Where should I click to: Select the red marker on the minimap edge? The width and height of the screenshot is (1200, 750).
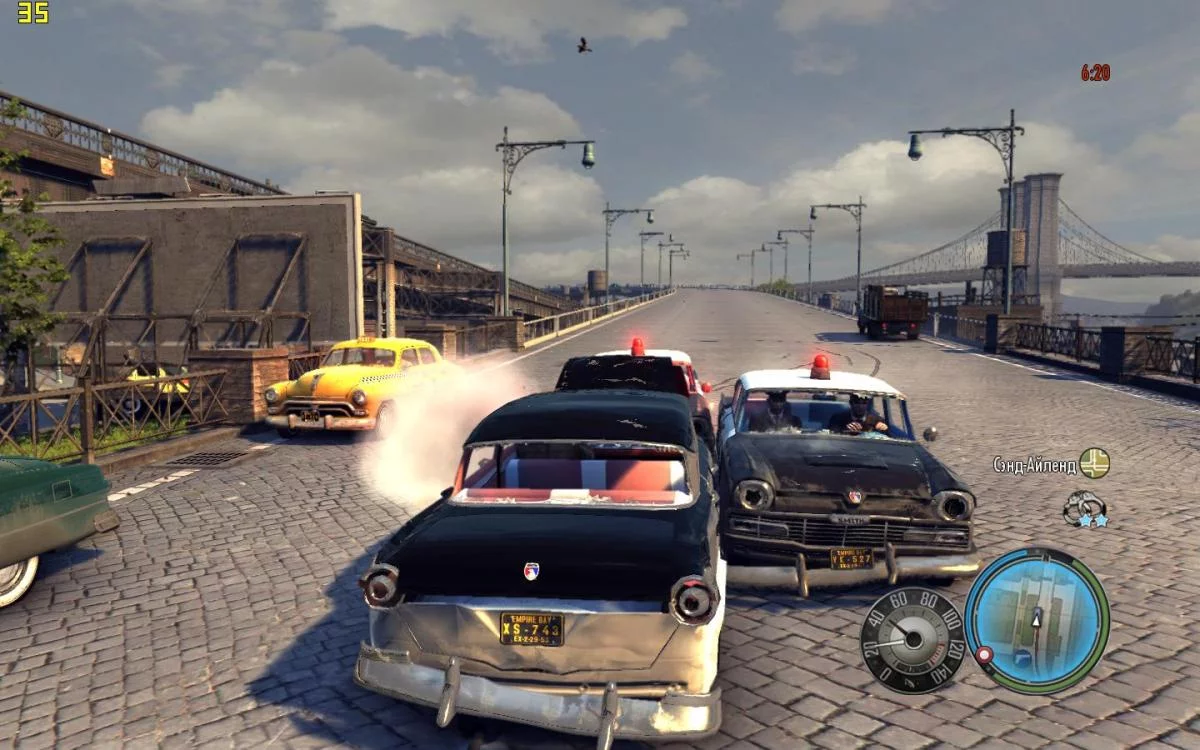click(984, 655)
